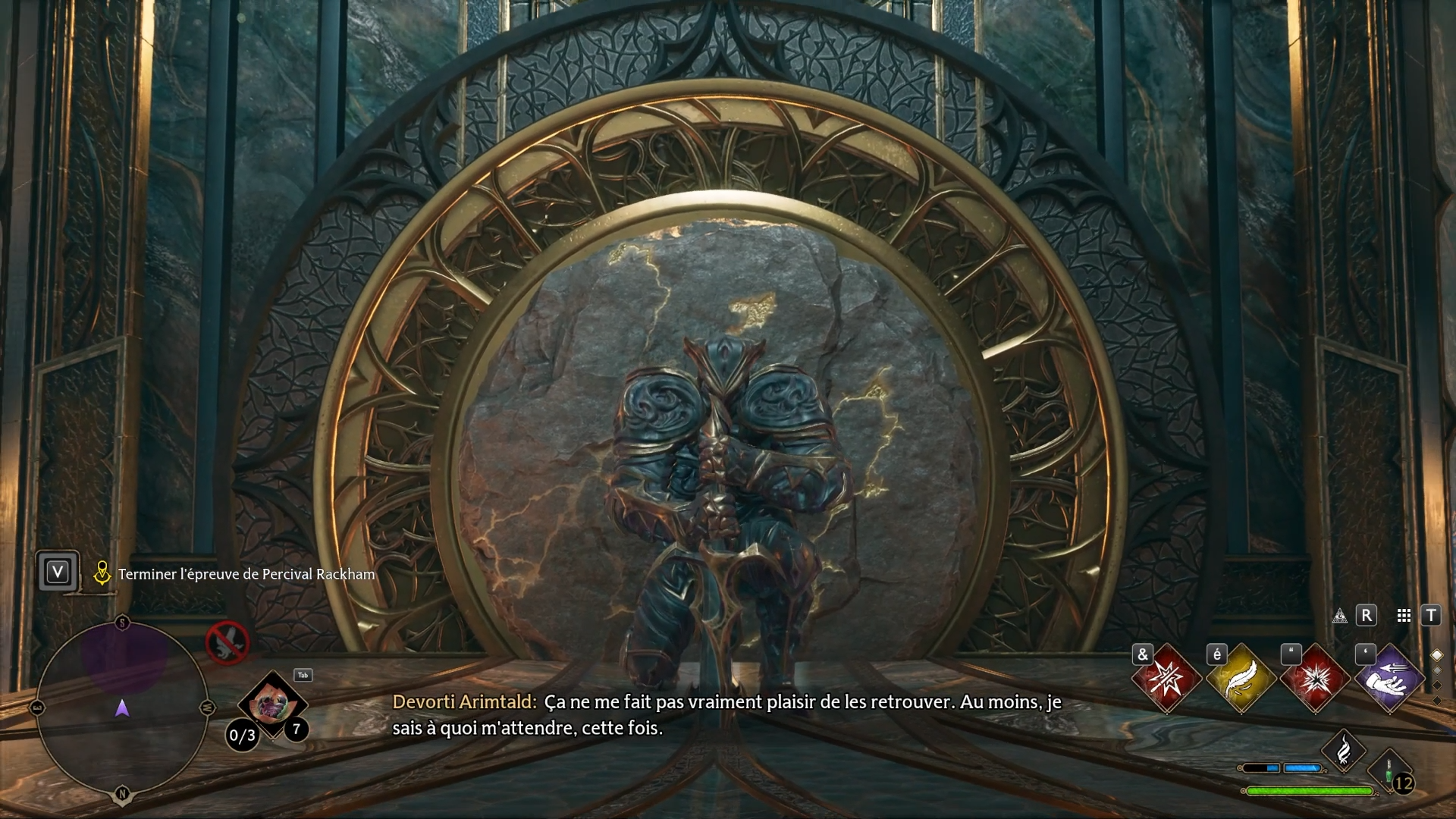Click the T key prompt at the far right
The height and width of the screenshot is (819, 1456).
point(1431,615)
